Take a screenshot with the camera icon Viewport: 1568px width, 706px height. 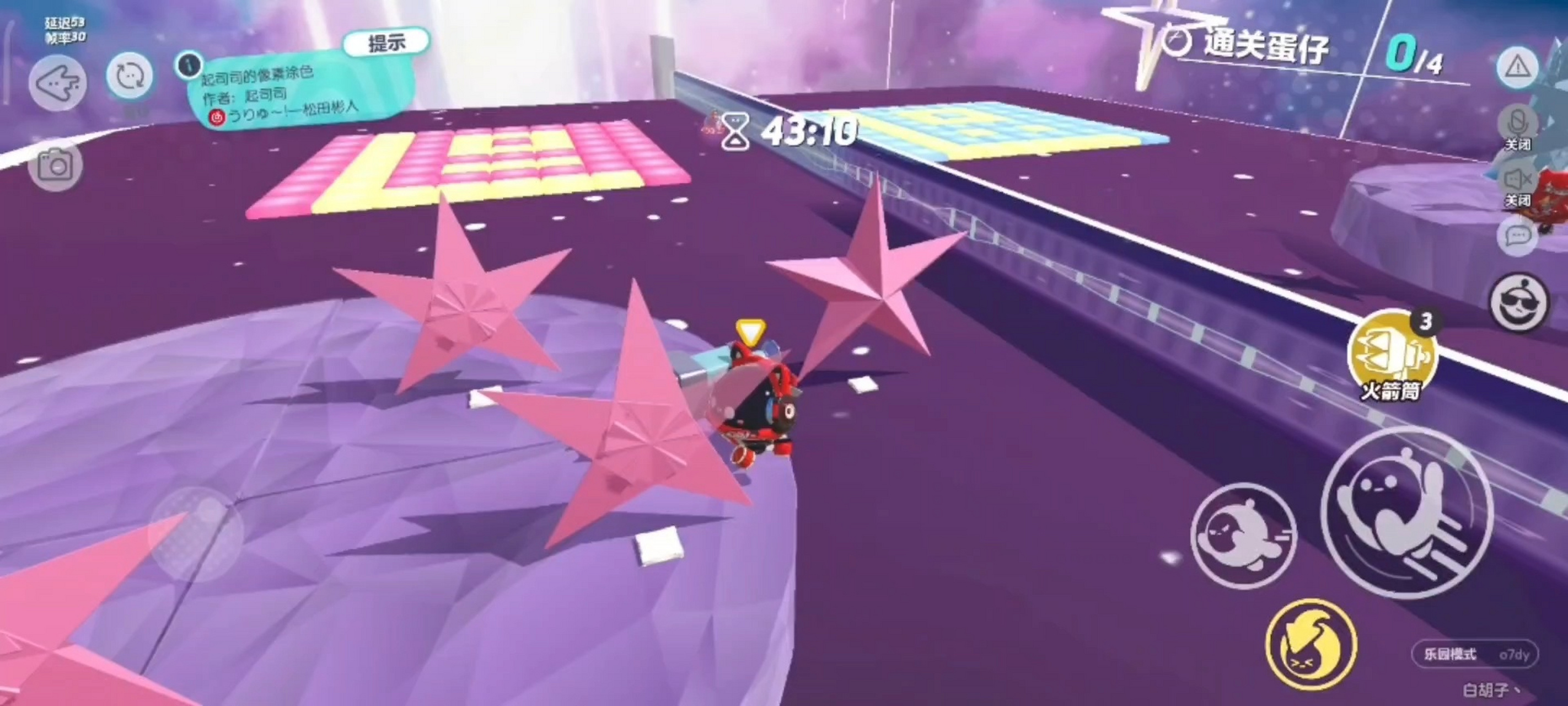55,165
